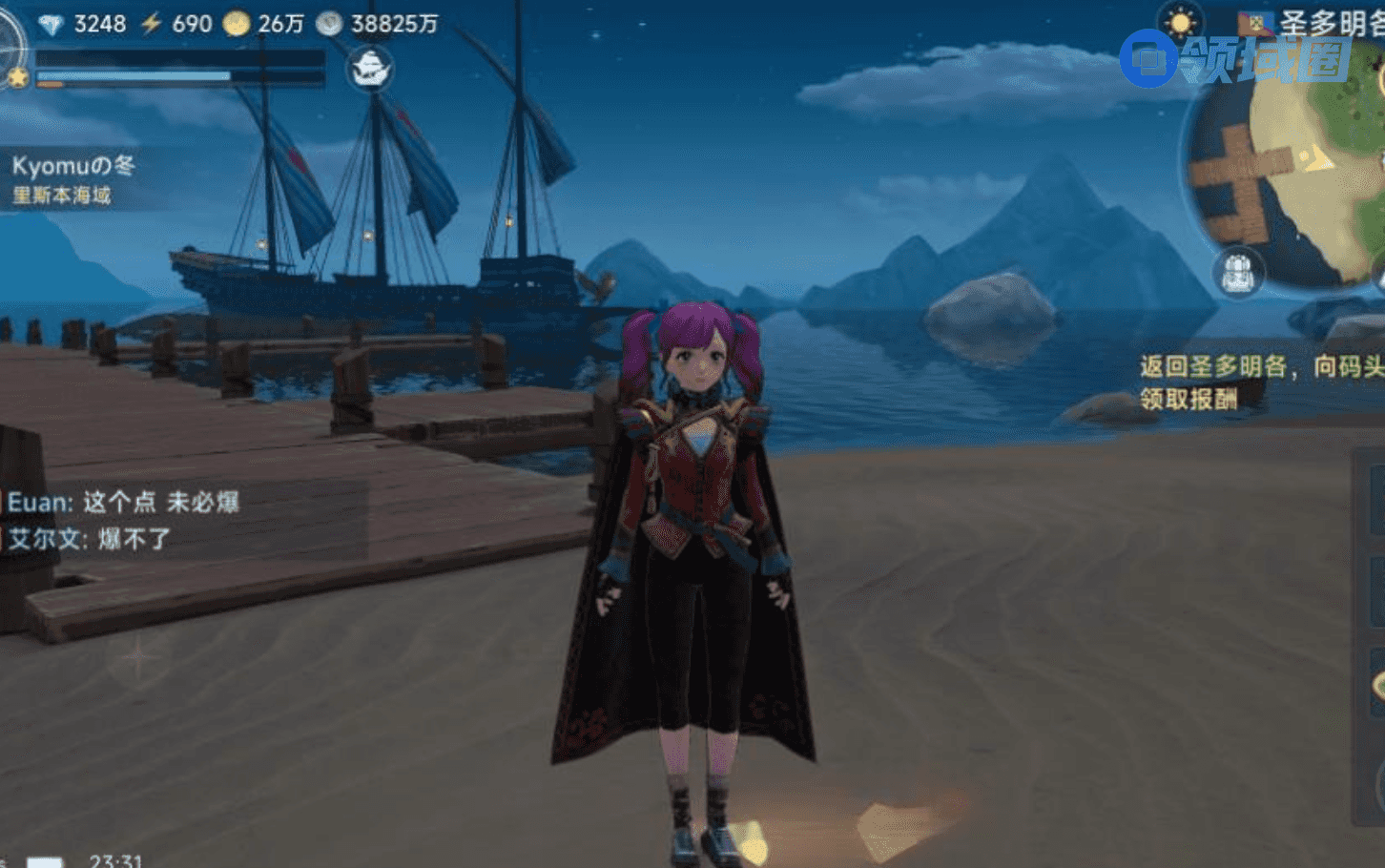The image size is (1385, 868).
Task: Select the 返回圣多明各 quest tracker
Action: click(x=1259, y=382)
